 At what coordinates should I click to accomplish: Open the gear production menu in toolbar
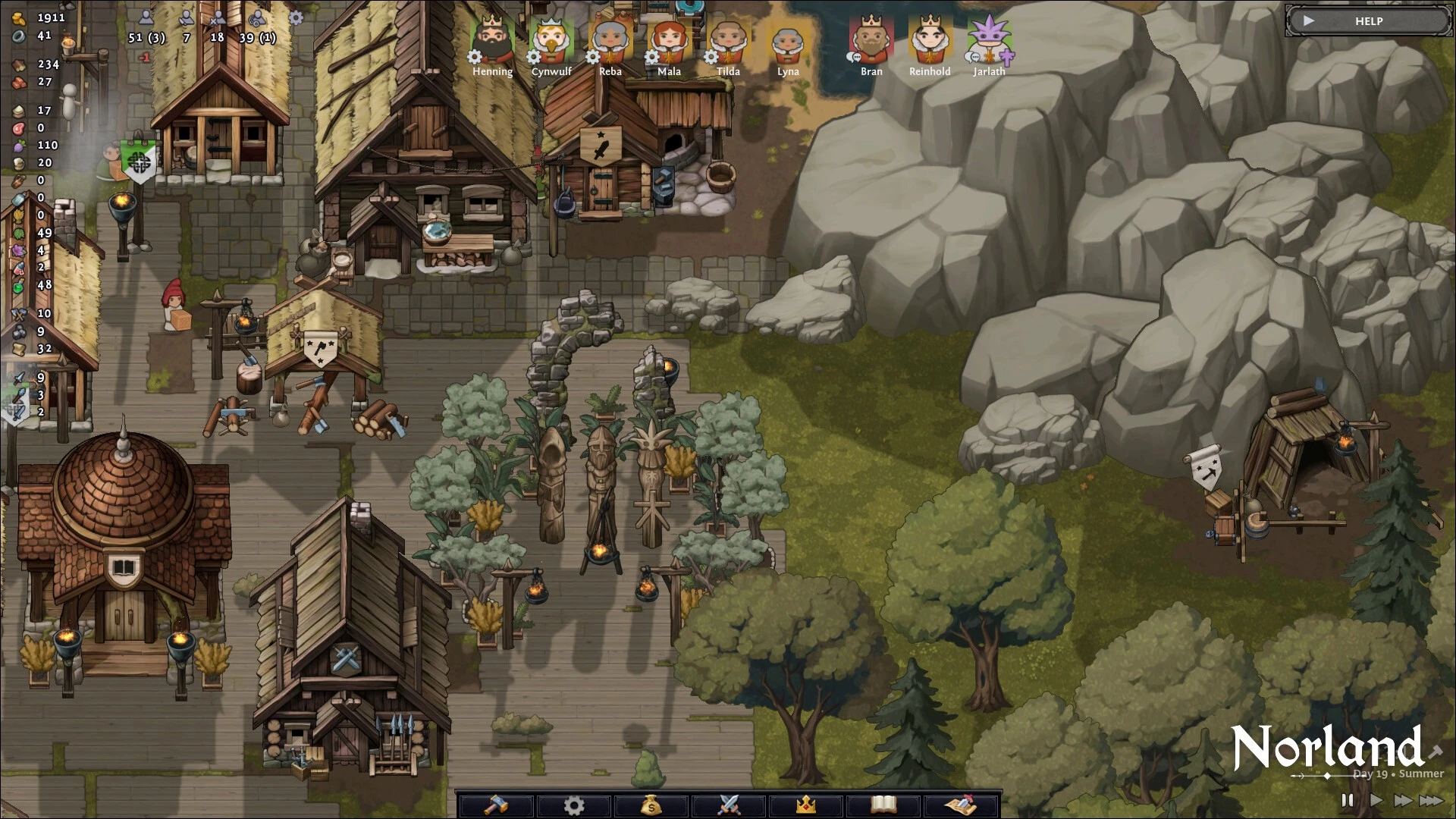click(574, 805)
